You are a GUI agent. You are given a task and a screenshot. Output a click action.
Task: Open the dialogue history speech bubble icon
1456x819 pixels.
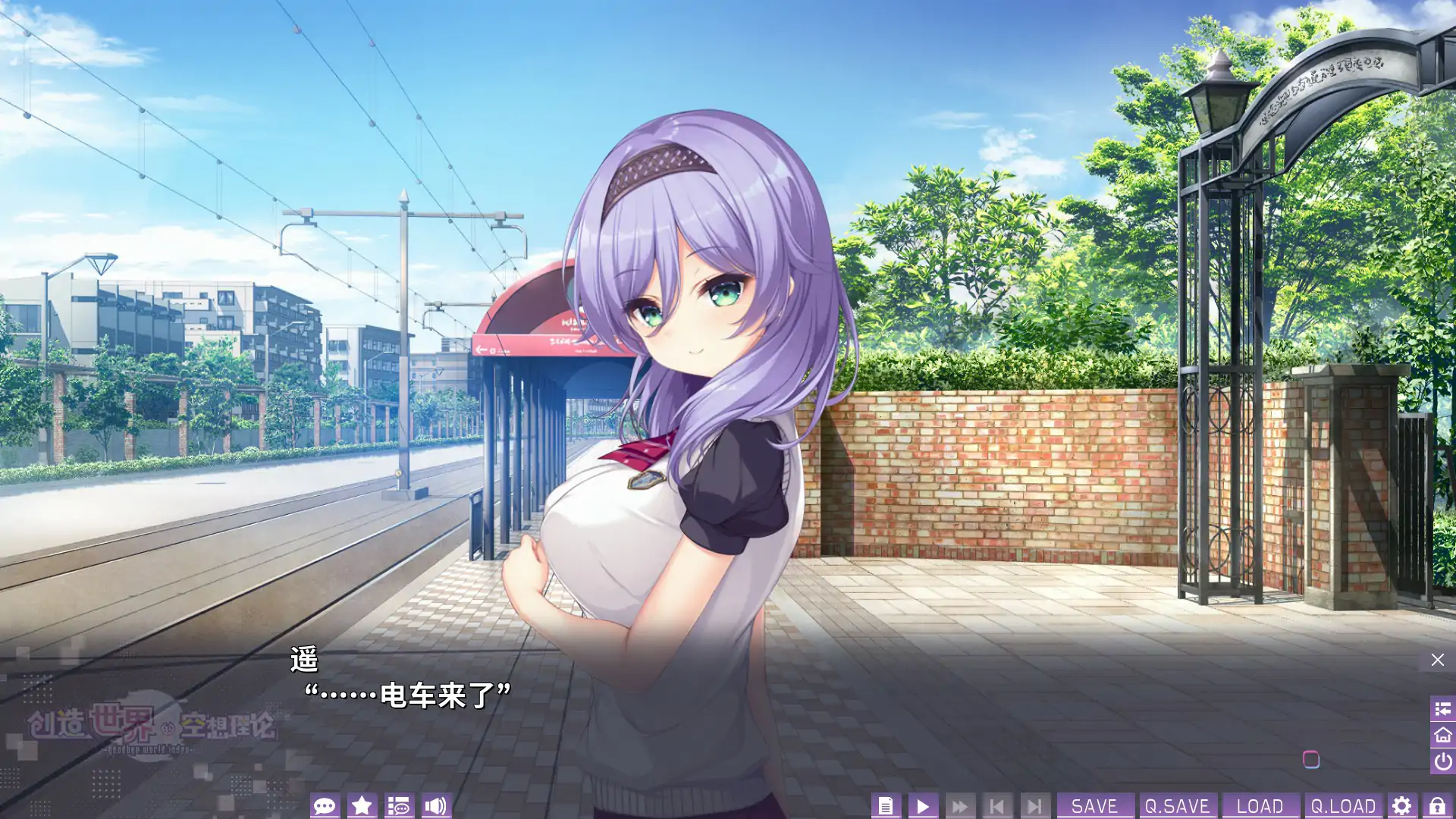[x=326, y=806]
